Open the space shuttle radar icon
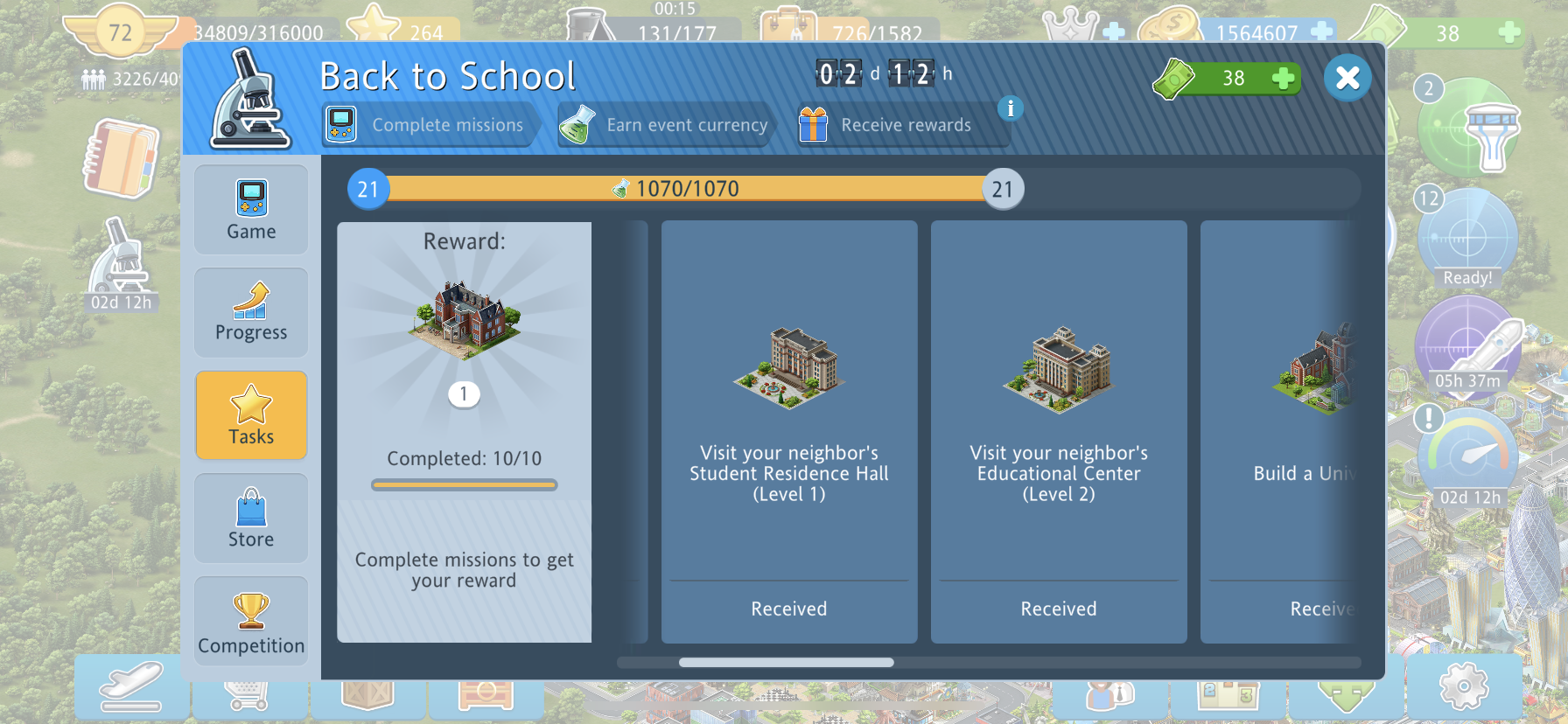 pos(1470,345)
